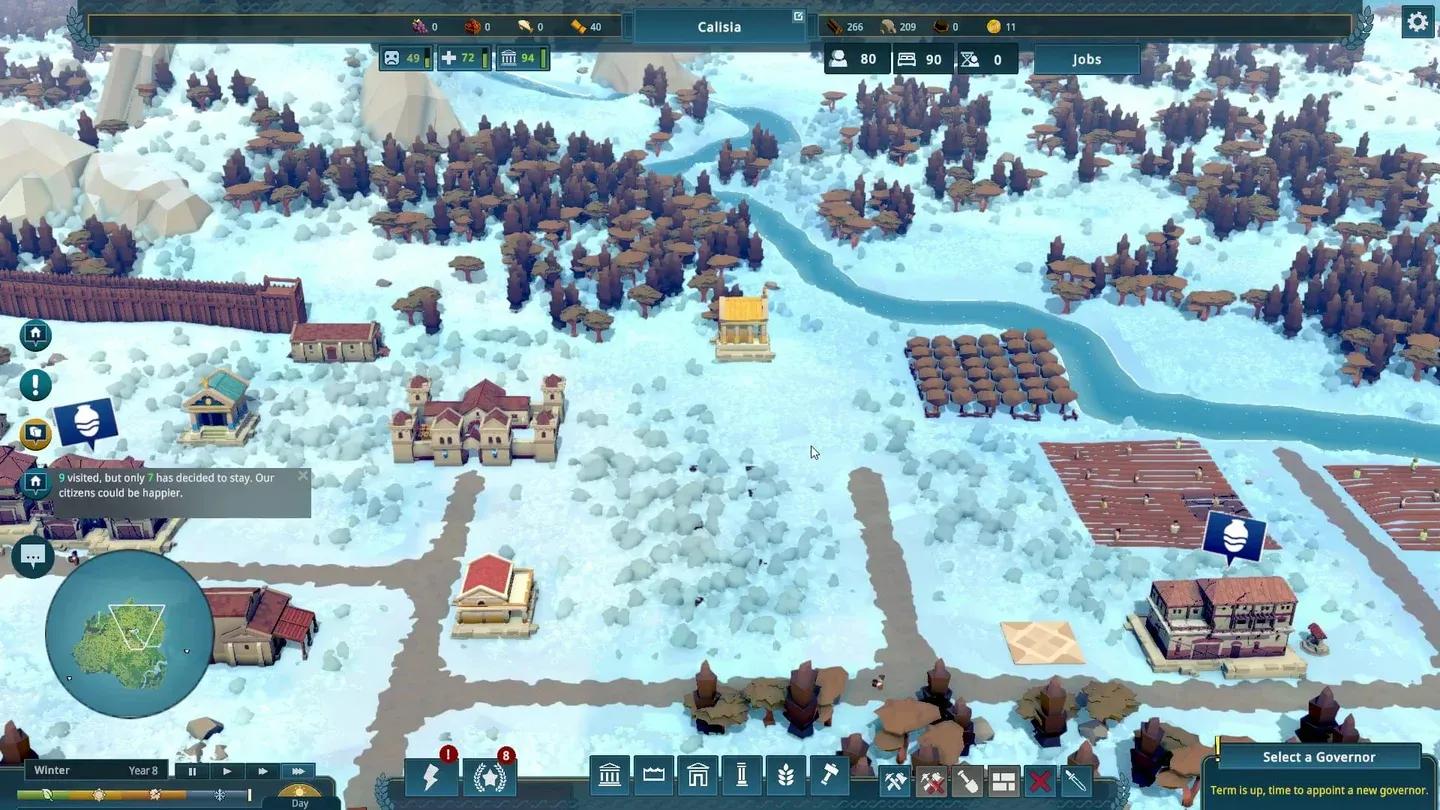Set game speed to fast forward

click(262, 771)
